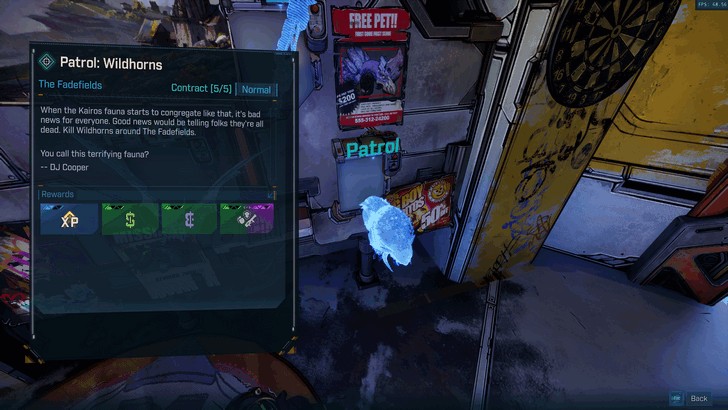Select the purple weapon gear reward

(x=247, y=219)
